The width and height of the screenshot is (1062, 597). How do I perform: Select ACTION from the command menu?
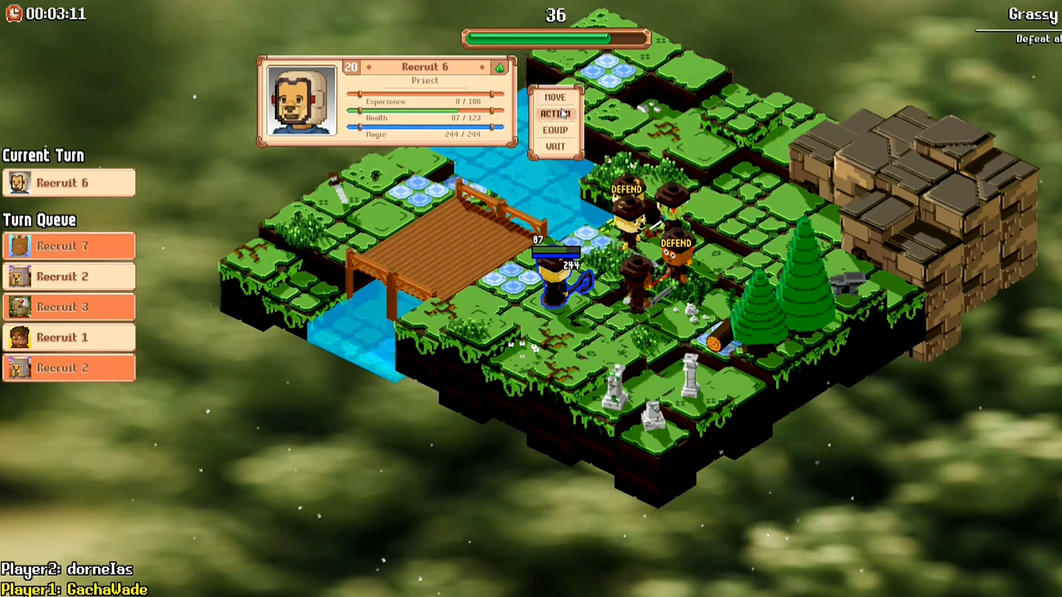pyautogui.click(x=555, y=114)
